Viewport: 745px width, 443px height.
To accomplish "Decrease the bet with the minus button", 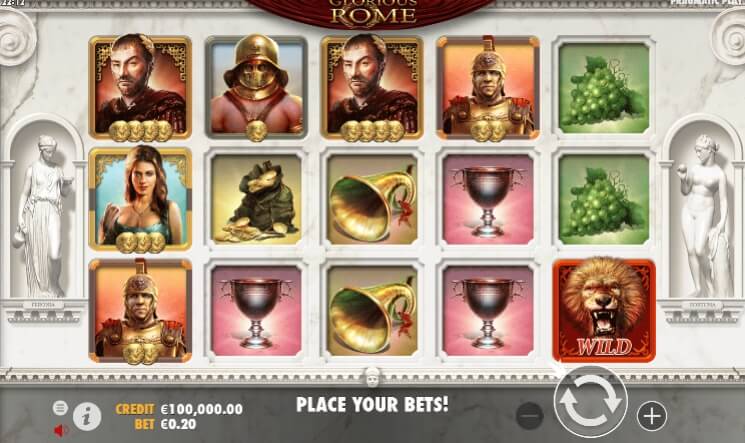I will click(530, 414).
